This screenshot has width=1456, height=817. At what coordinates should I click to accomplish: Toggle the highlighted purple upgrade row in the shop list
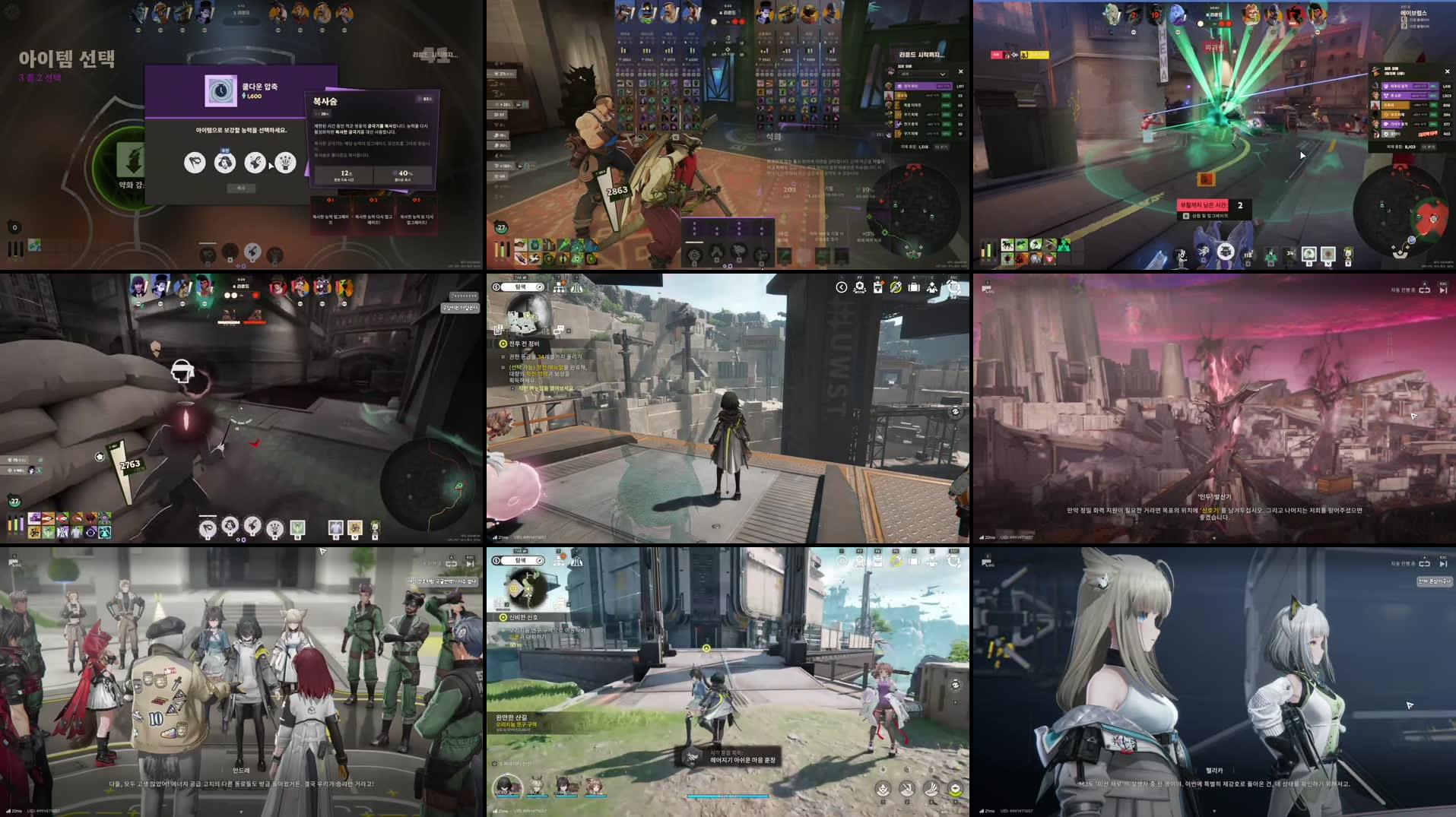pyautogui.click(x=923, y=86)
